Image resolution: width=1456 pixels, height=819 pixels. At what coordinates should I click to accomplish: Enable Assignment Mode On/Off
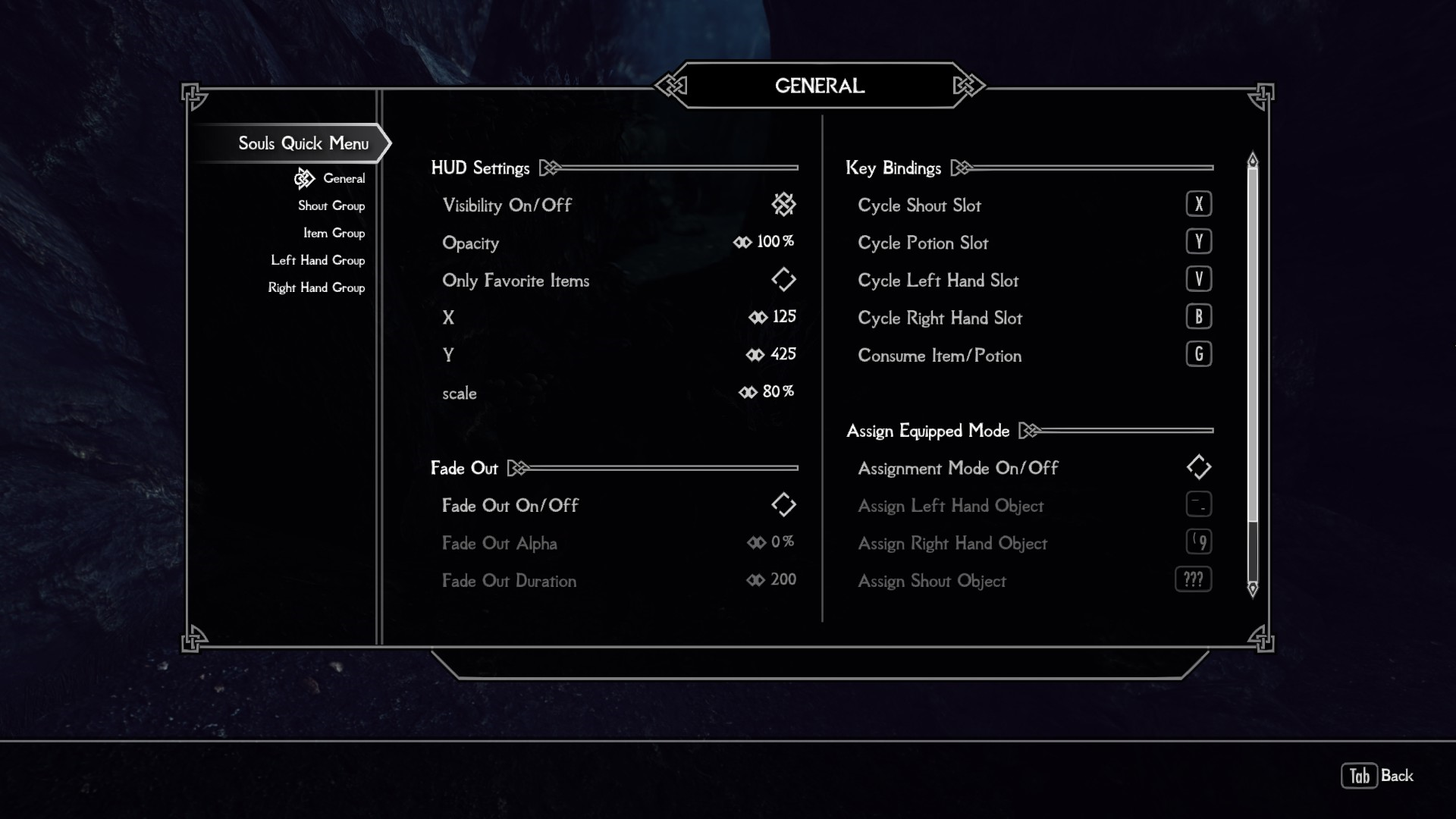coord(1199,467)
